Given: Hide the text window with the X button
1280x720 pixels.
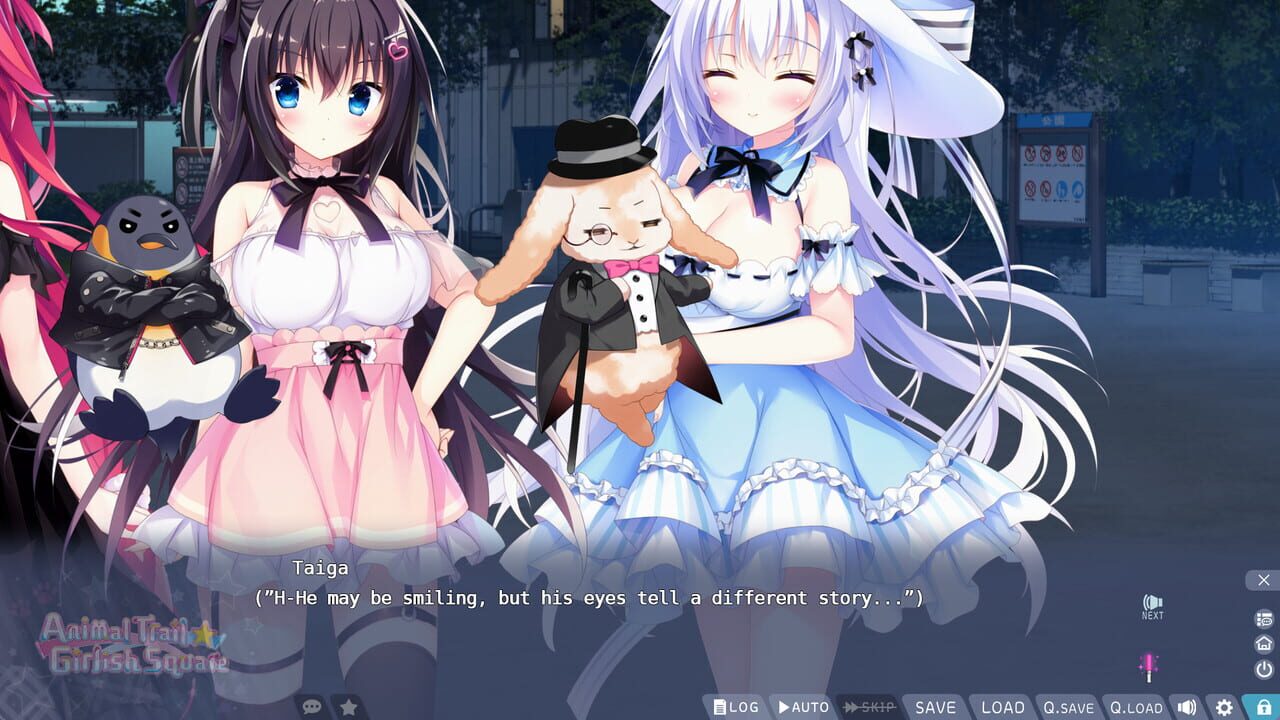Looking at the screenshot, I should [1263, 579].
